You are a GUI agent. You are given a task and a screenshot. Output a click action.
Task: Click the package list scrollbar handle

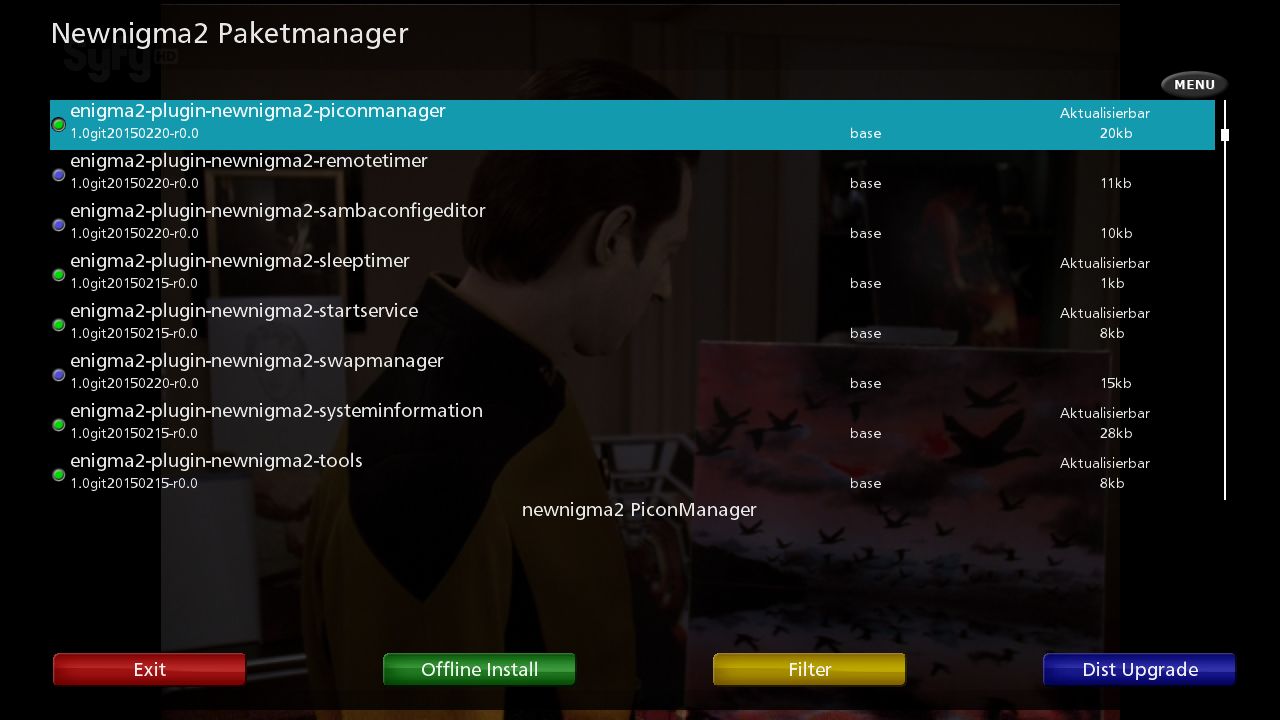click(1224, 135)
